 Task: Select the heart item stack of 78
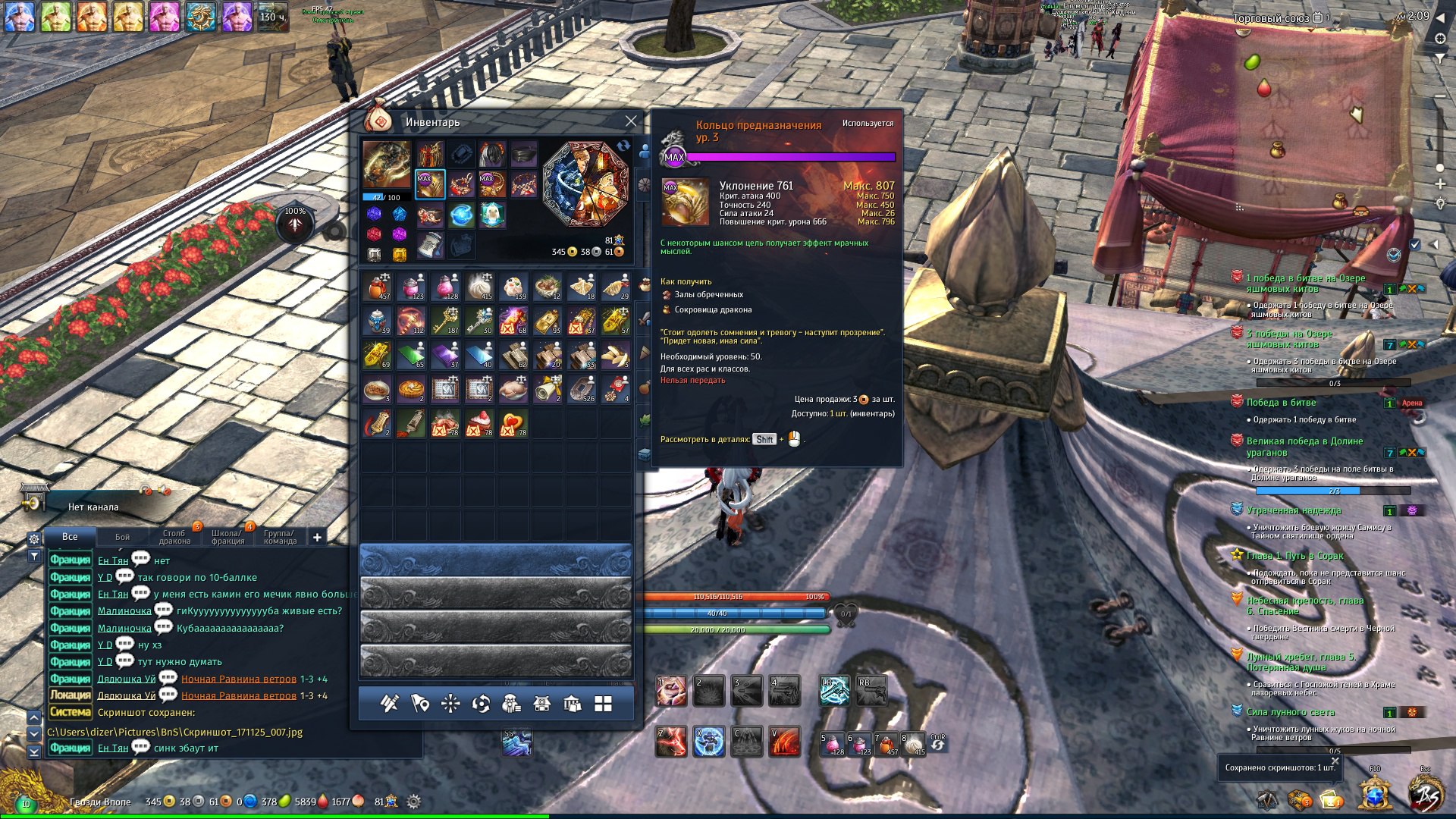coord(513,423)
